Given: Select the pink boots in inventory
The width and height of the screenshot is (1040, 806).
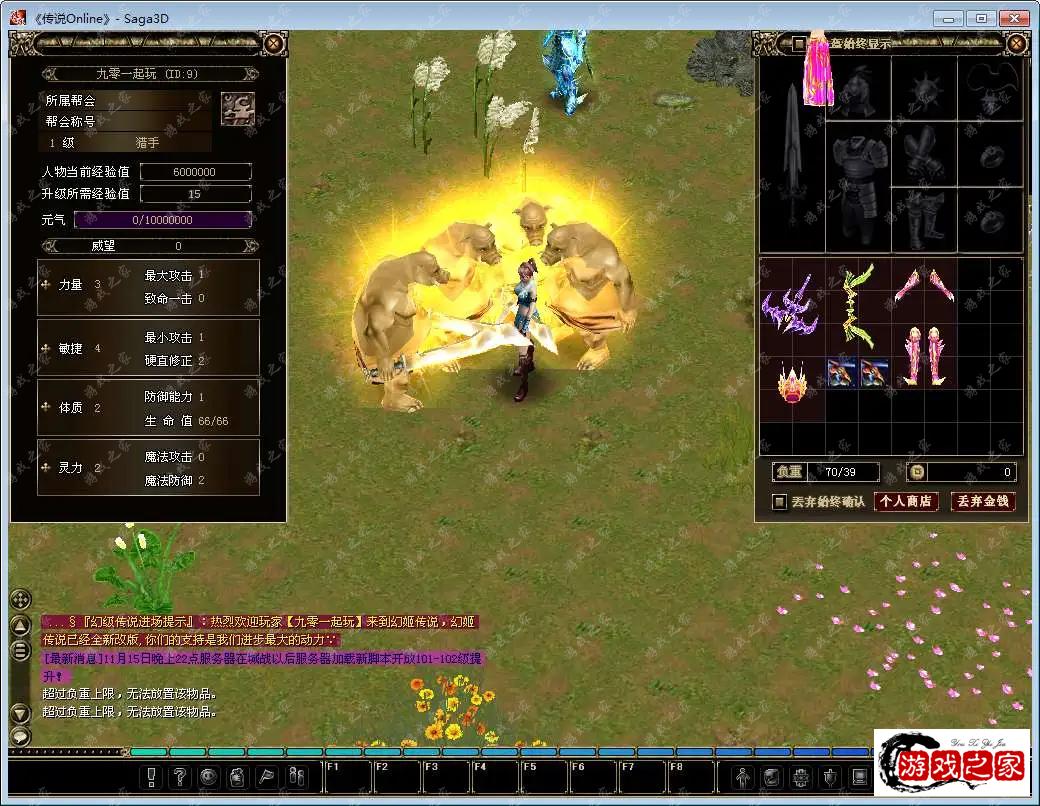Looking at the screenshot, I should (922, 356).
